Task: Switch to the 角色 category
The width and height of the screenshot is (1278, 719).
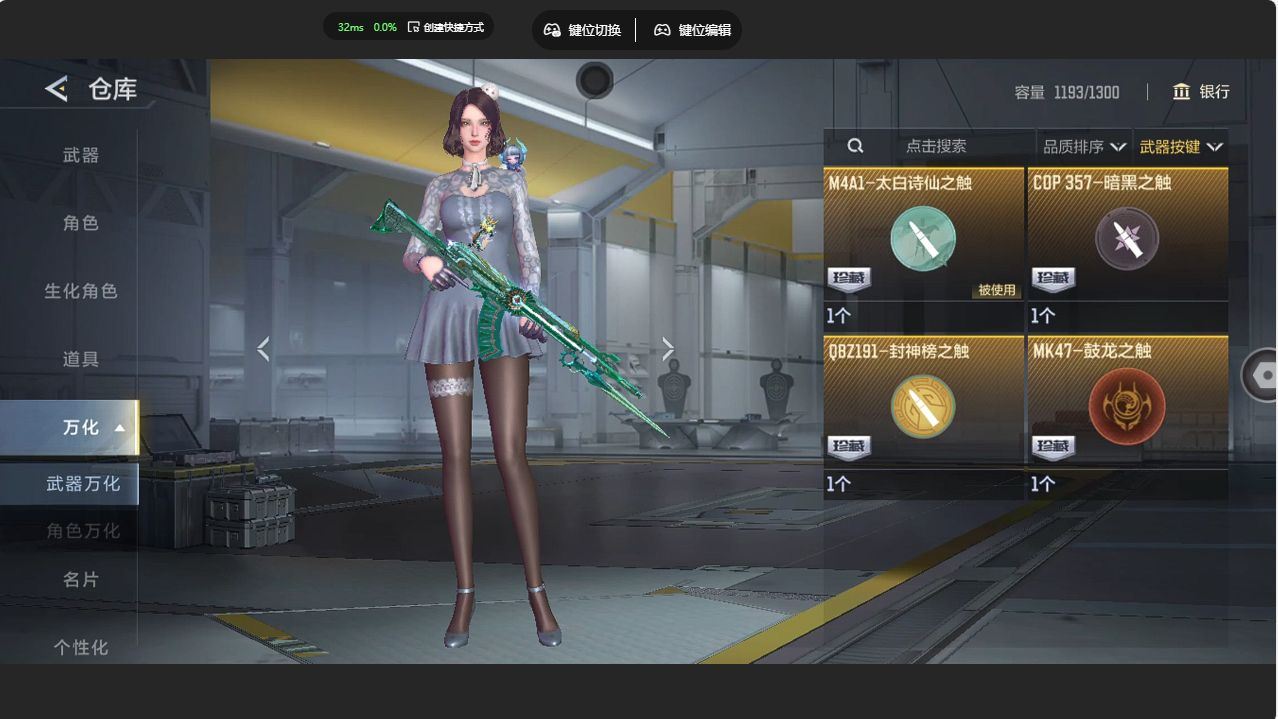Action: tap(81, 223)
